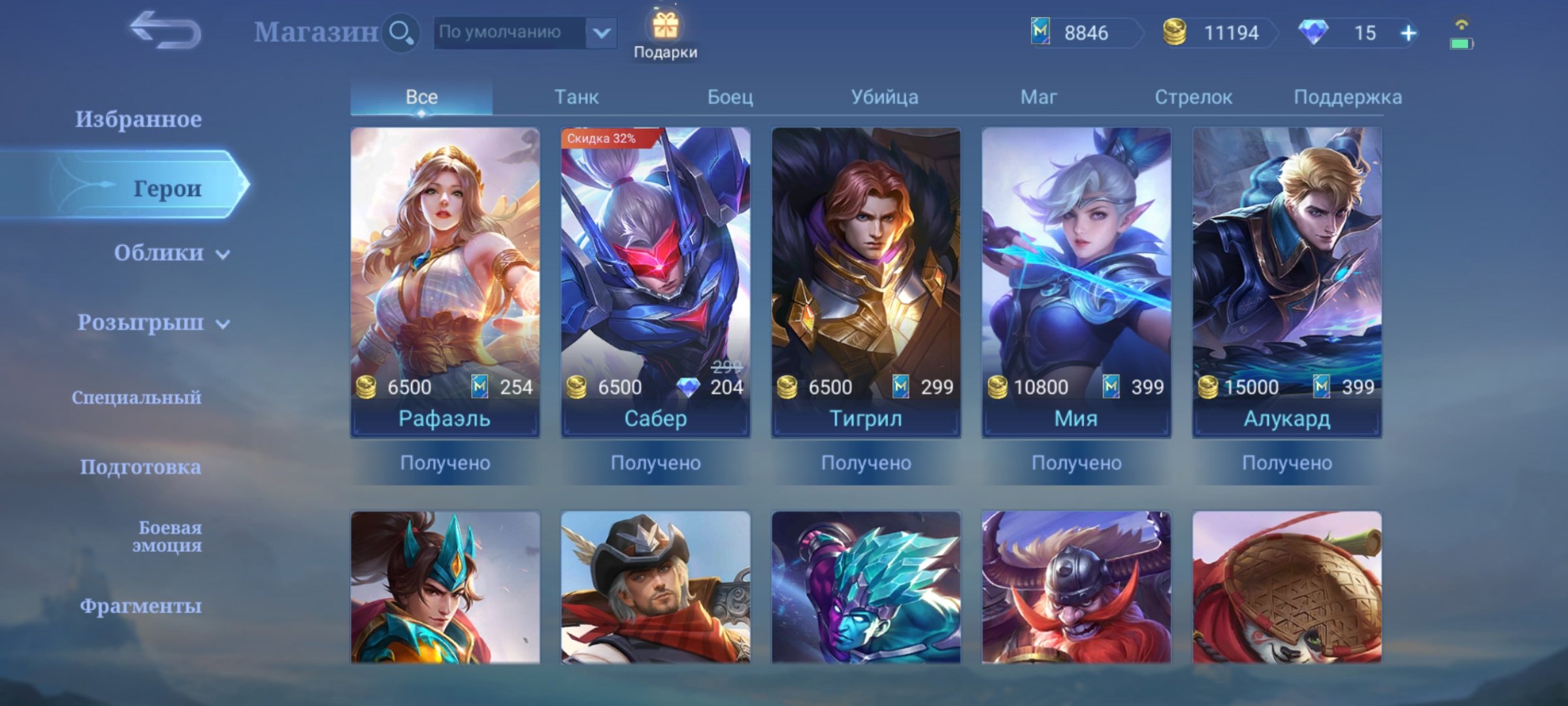Image resolution: width=1568 pixels, height=706 pixels.
Task: Go back using the arrow button
Action: pyautogui.click(x=165, y=31)
